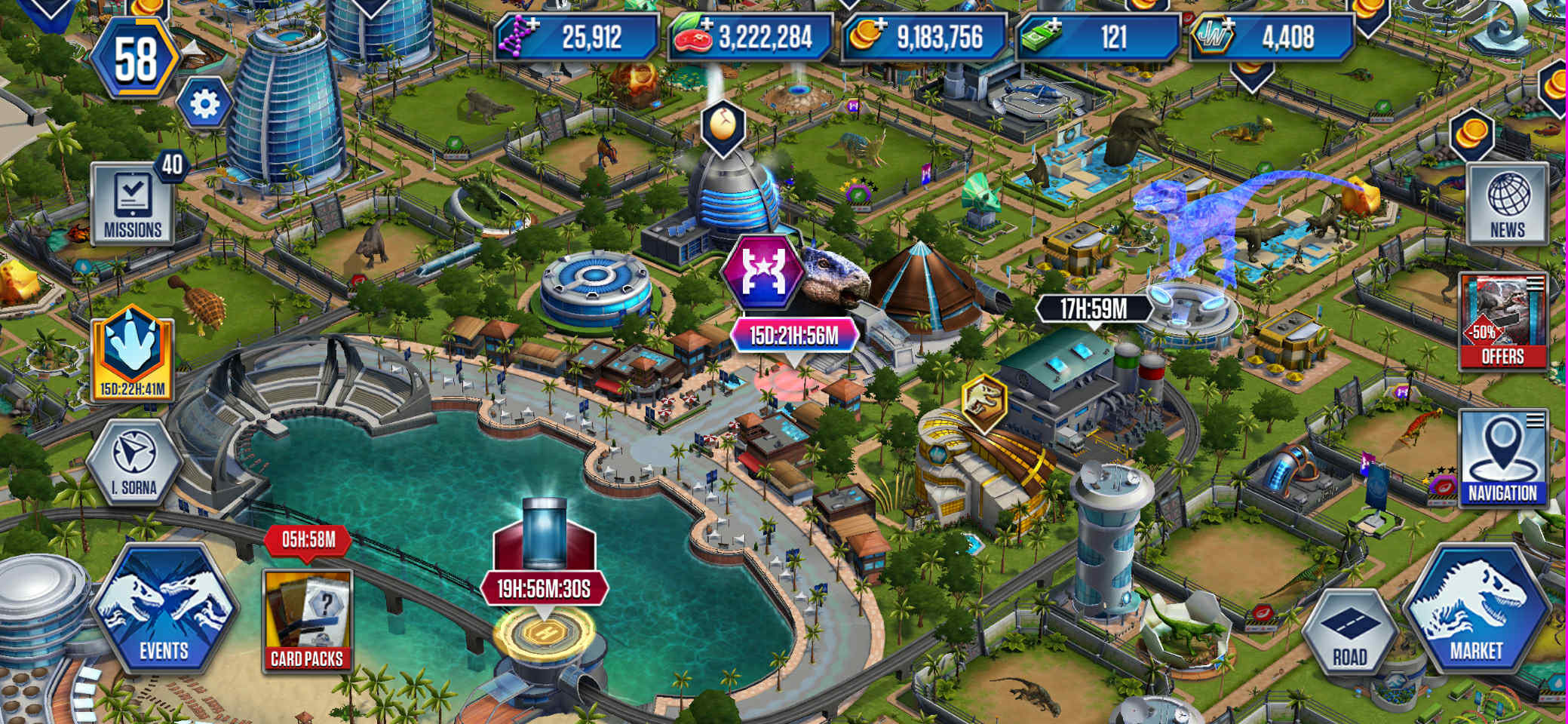Select the Road building tool

1349,632
